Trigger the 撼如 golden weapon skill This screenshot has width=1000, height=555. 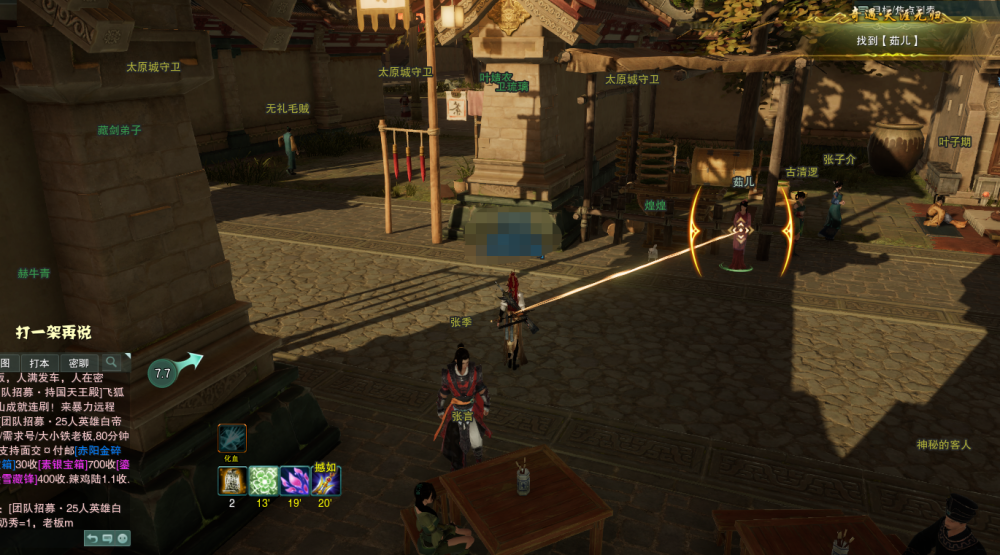(x=325, y=481)
